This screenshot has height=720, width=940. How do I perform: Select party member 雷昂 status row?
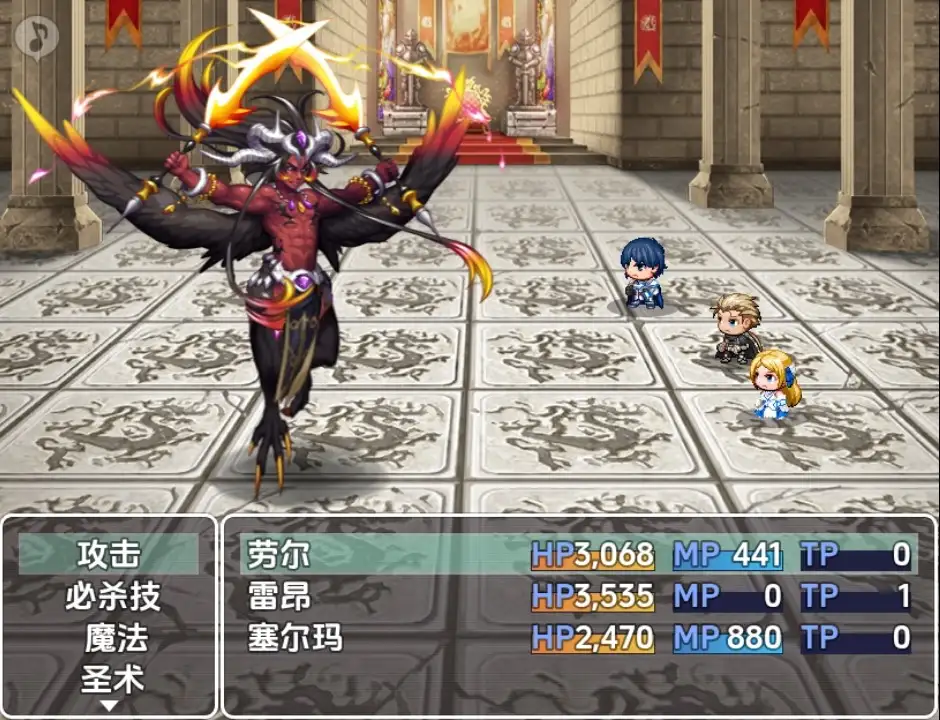point(578,597)
